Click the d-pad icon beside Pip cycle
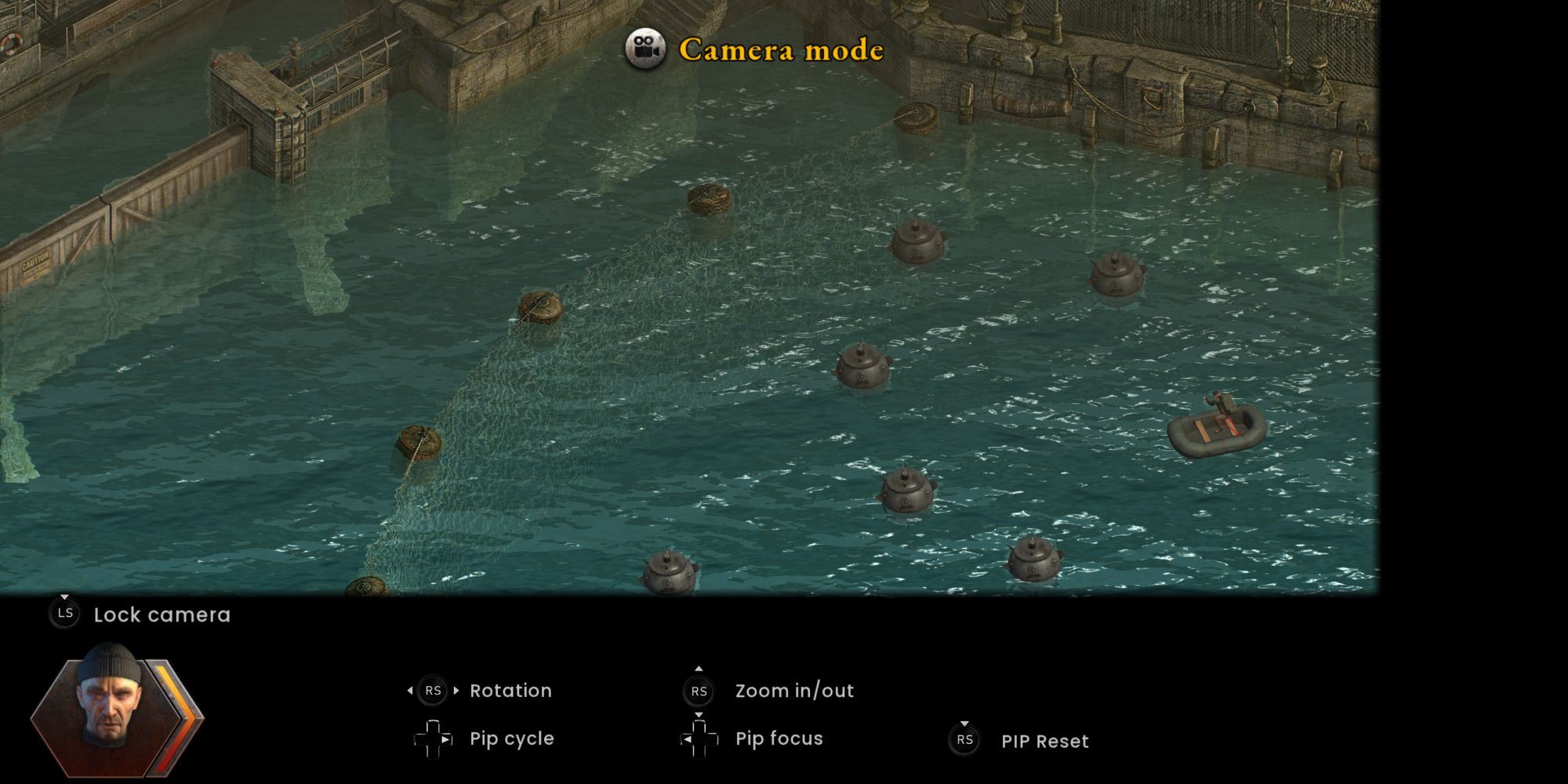This screenshot has width=1568, height=784. (x=431, y=738)
